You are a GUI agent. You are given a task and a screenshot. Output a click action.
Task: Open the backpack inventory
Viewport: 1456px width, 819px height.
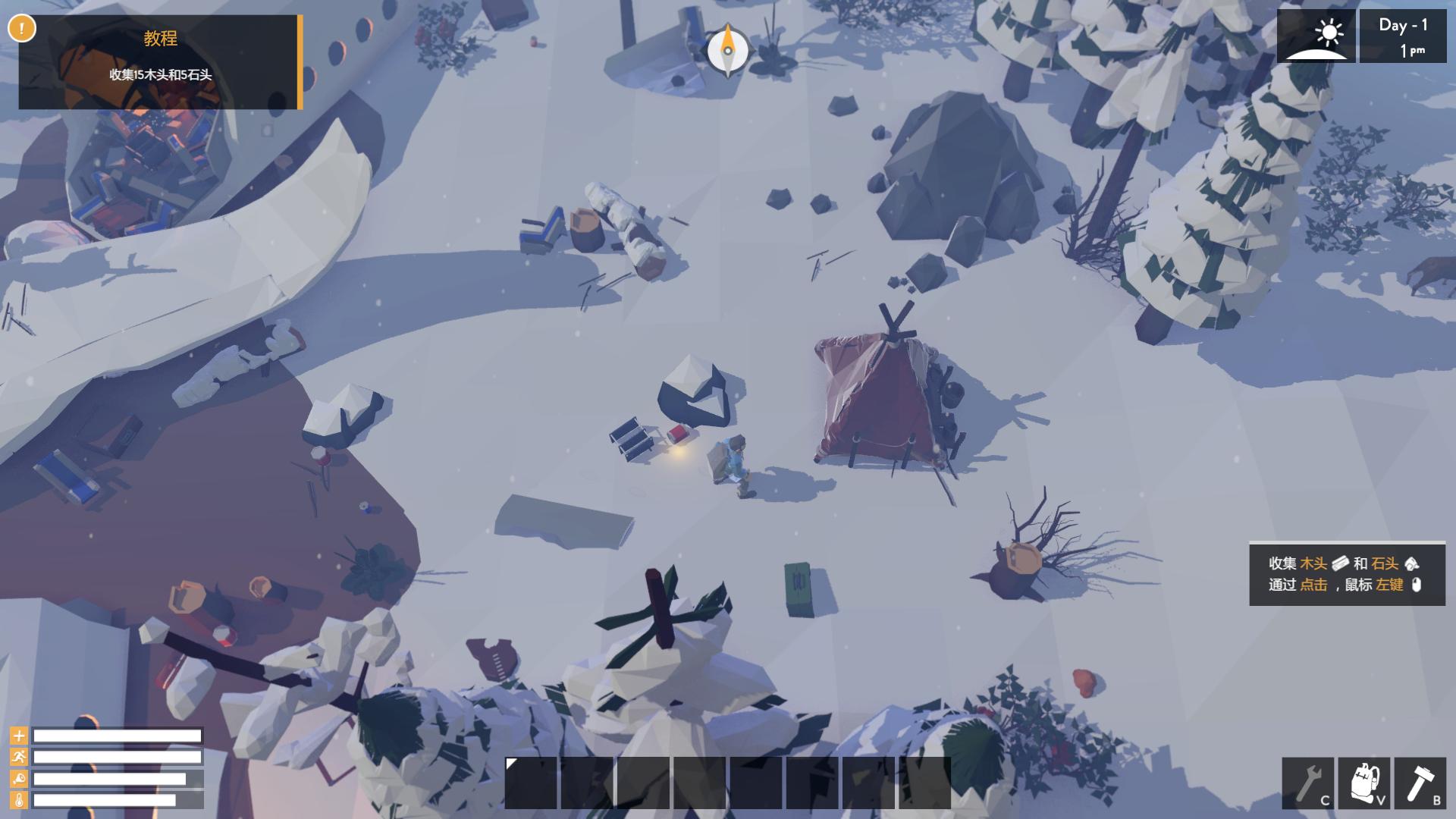tap(1363, 783)
